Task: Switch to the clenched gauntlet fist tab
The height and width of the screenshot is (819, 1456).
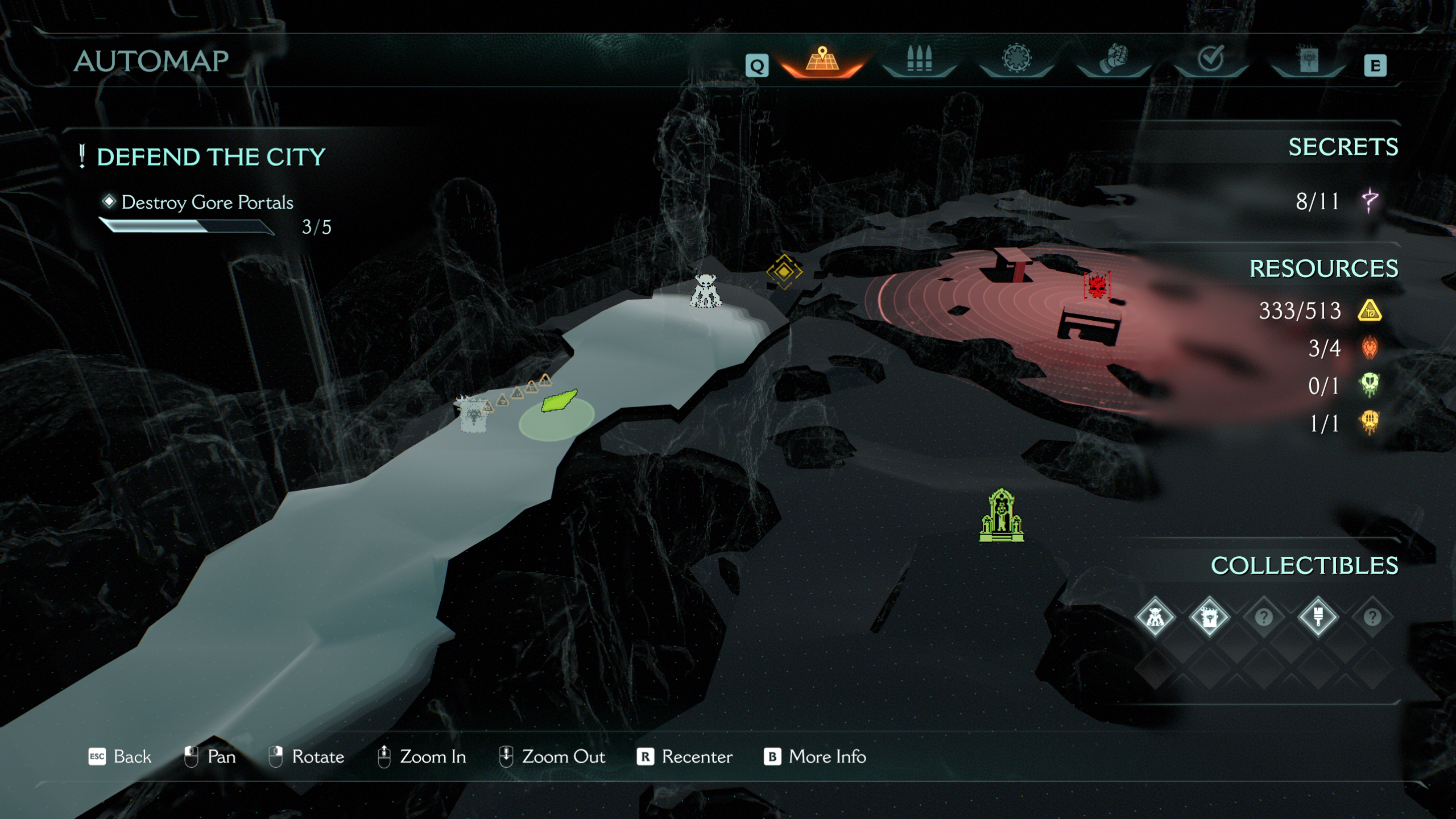Action: (1113, 60)
